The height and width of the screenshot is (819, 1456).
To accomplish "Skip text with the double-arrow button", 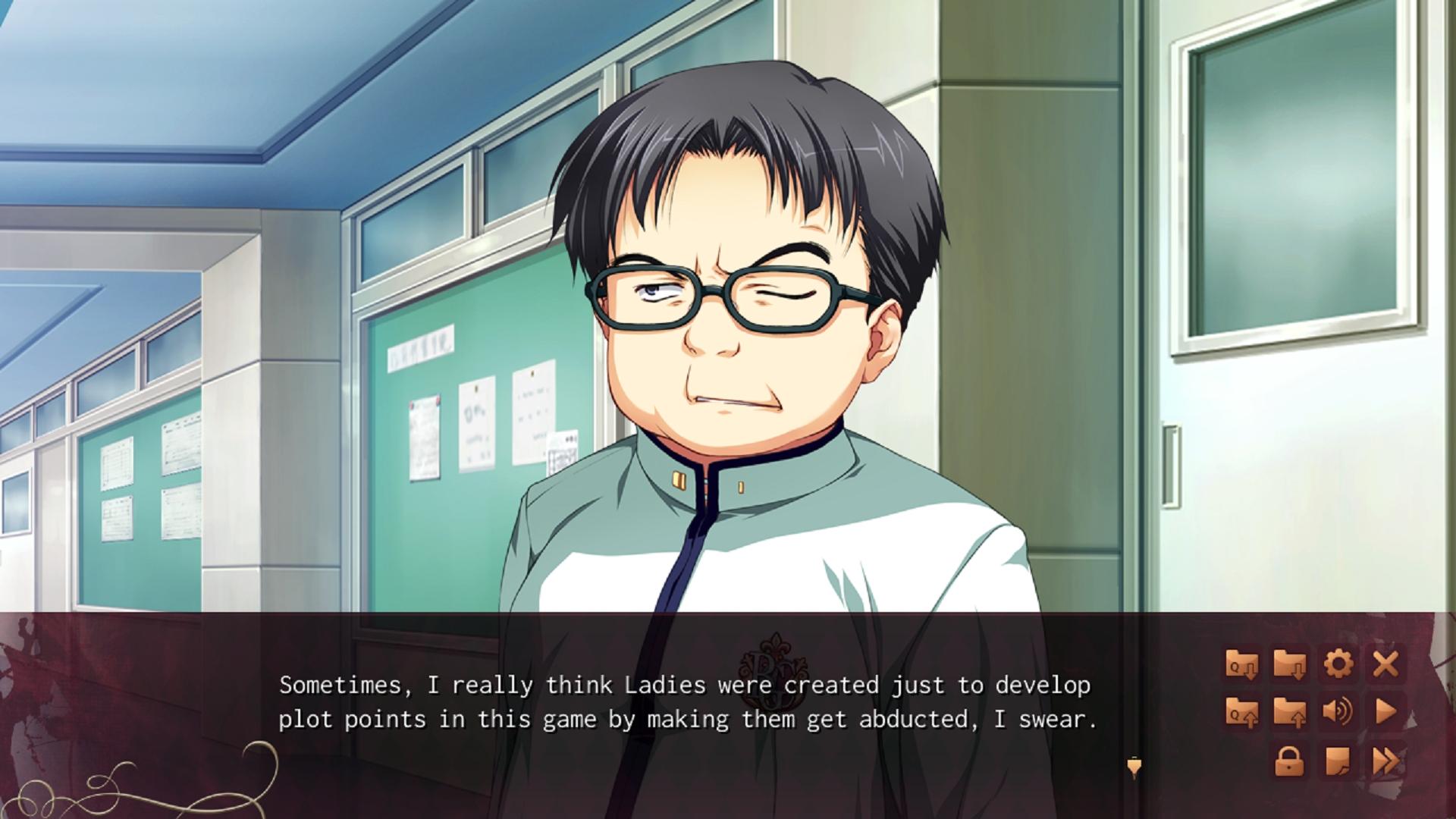I will [1385, 761].
